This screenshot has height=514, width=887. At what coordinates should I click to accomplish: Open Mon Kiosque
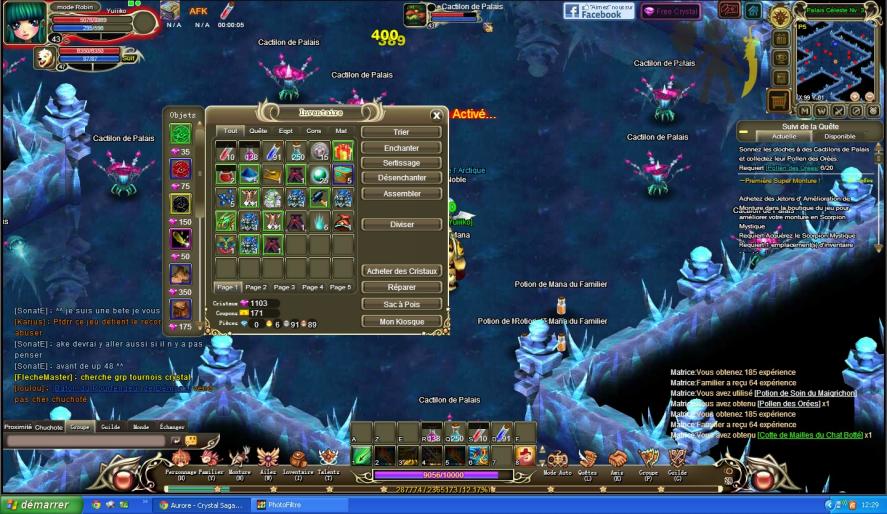coord(401,322)
